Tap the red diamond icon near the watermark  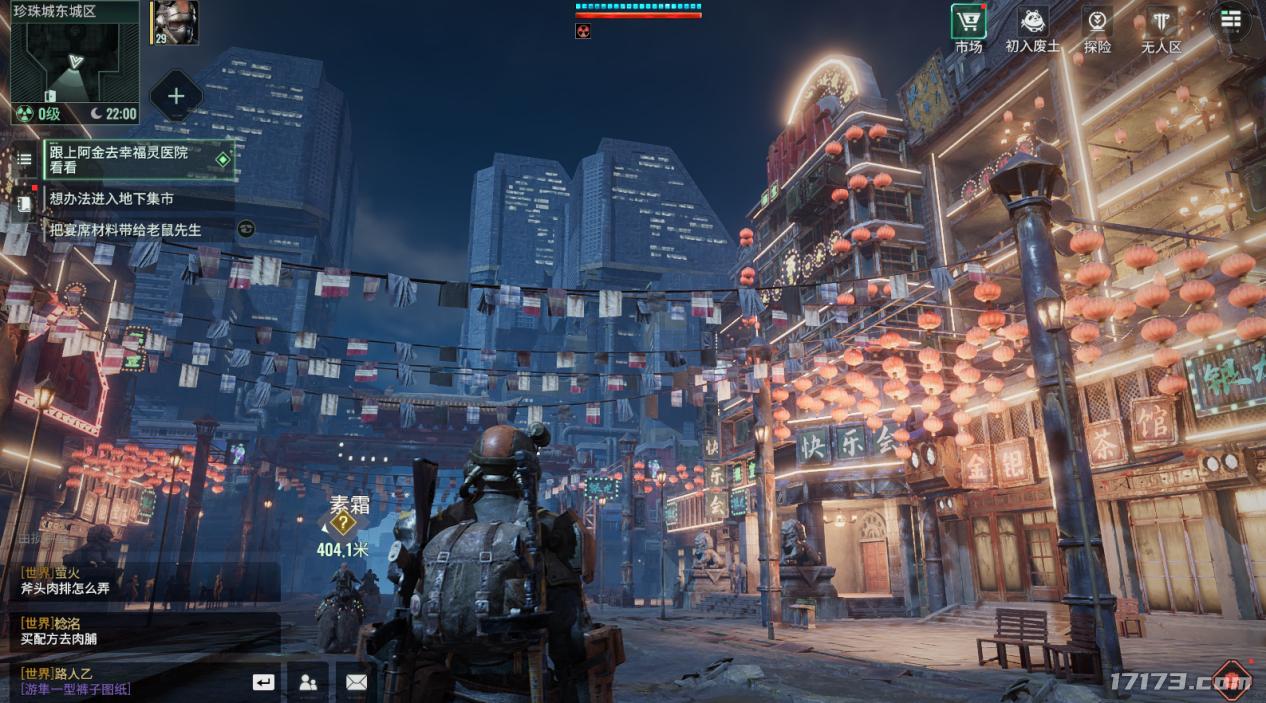pyautogui.click(x=1231, y=679)
